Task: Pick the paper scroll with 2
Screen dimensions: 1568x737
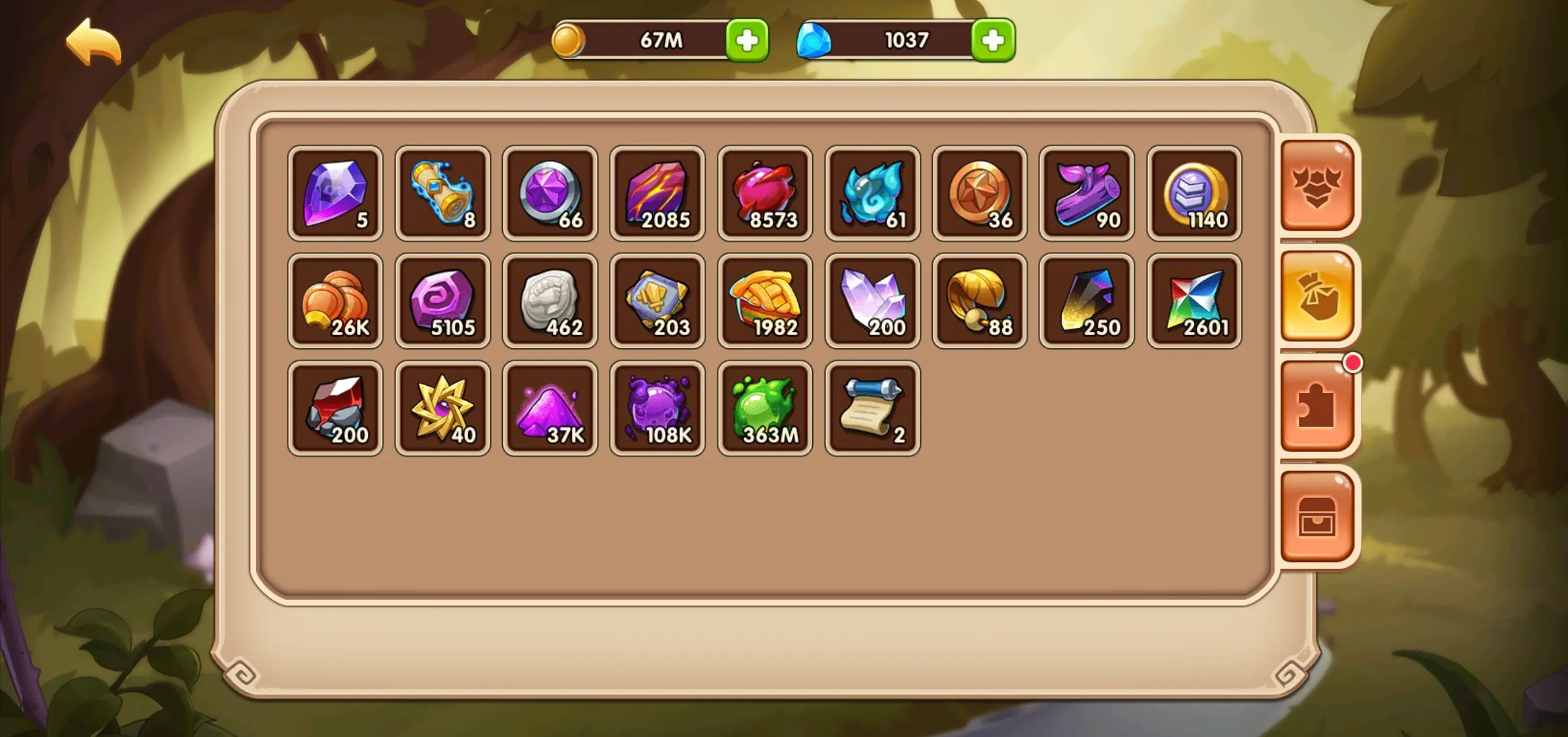Action: tap(873, 408)
